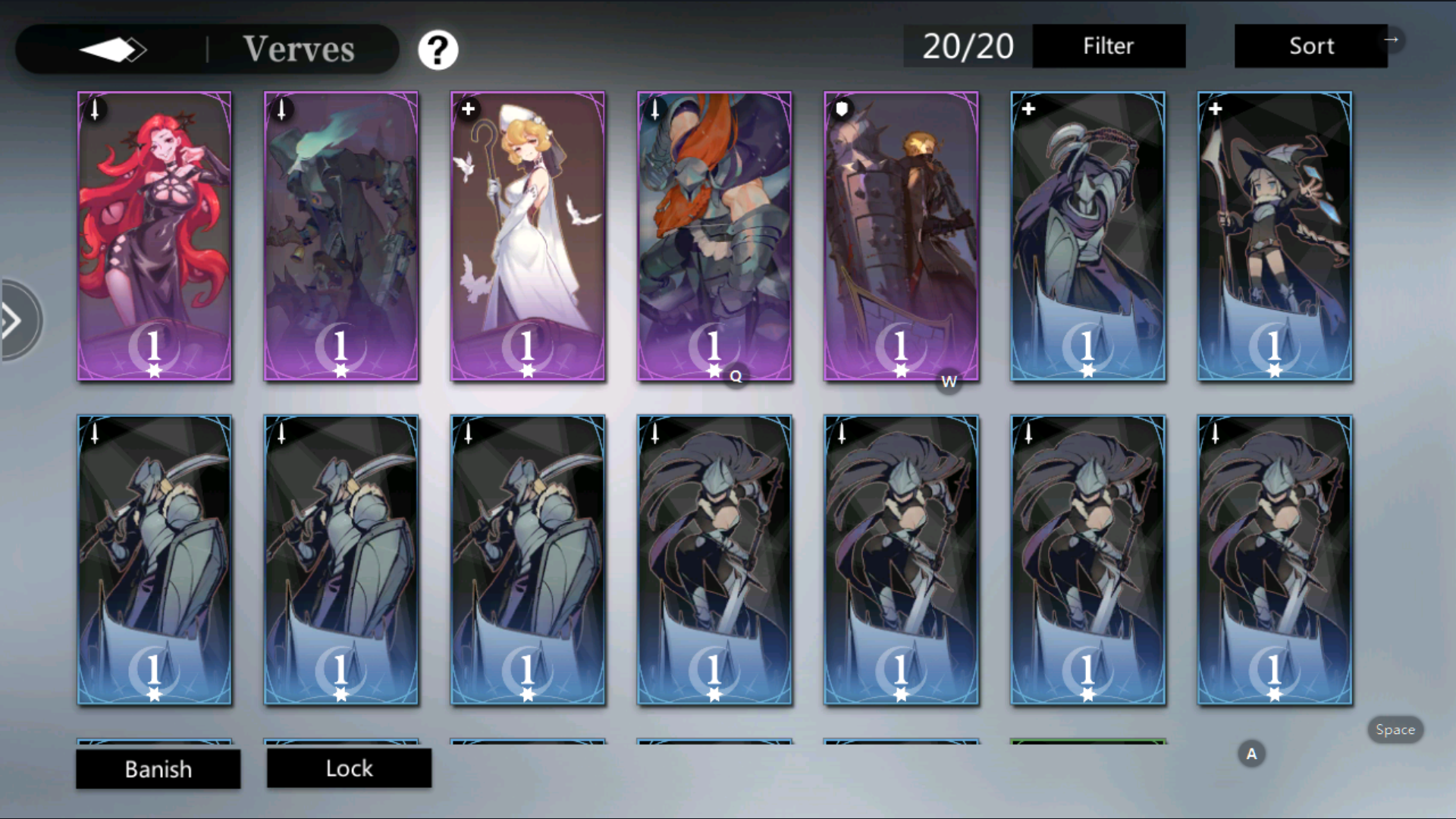Screen dimensions: 1456x819
Task: Click the sword icon on the first second-row knight card
Action: pyautogui.click(x=95, y=434)
